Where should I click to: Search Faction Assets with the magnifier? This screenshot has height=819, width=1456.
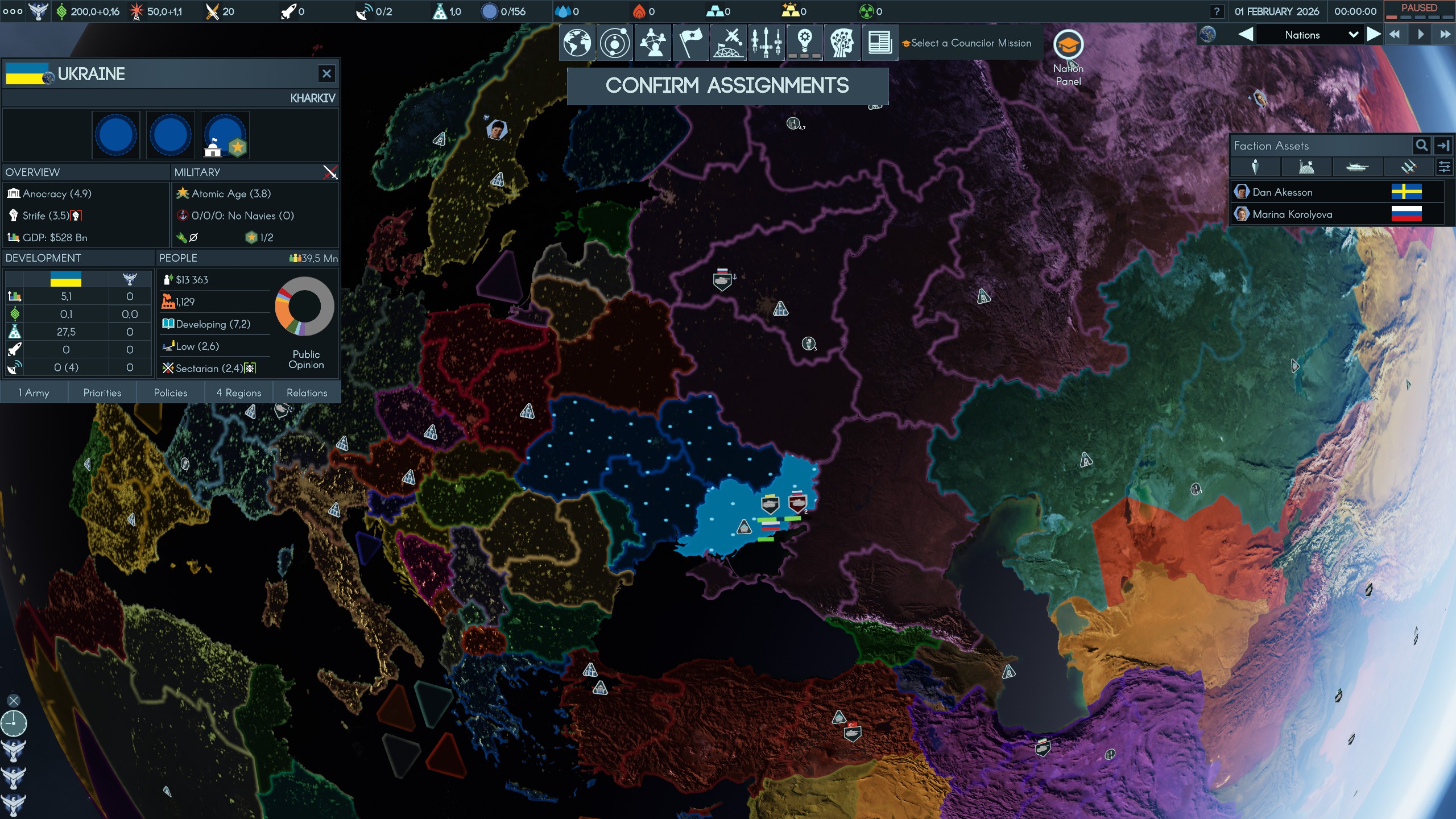[x=1421, y=146]
